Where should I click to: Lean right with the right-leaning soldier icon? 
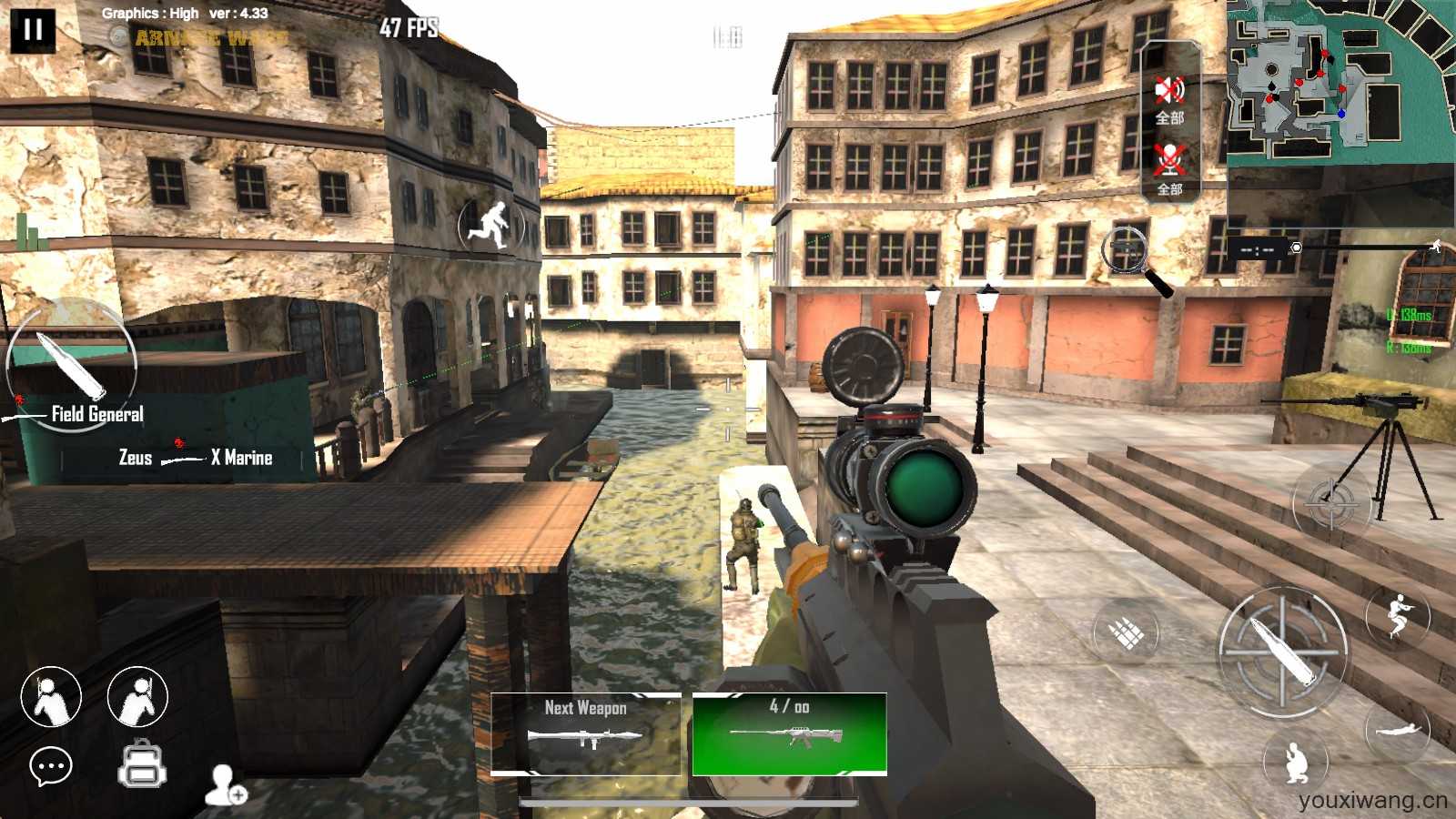point(137,697)
